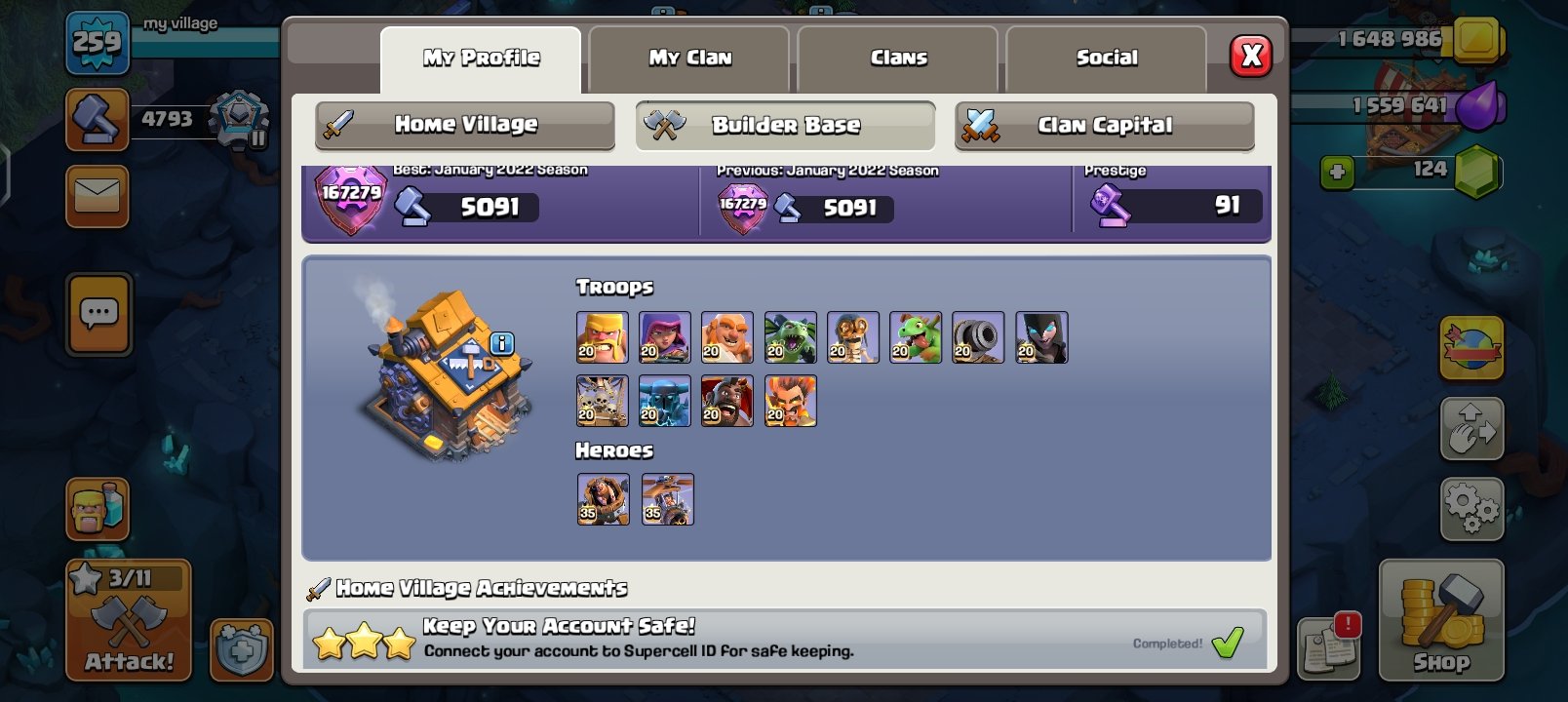Screen dimensions: 1568x702
Task: Tap the info icon on the Builder Hall
Action: click(x=501, y=341)
